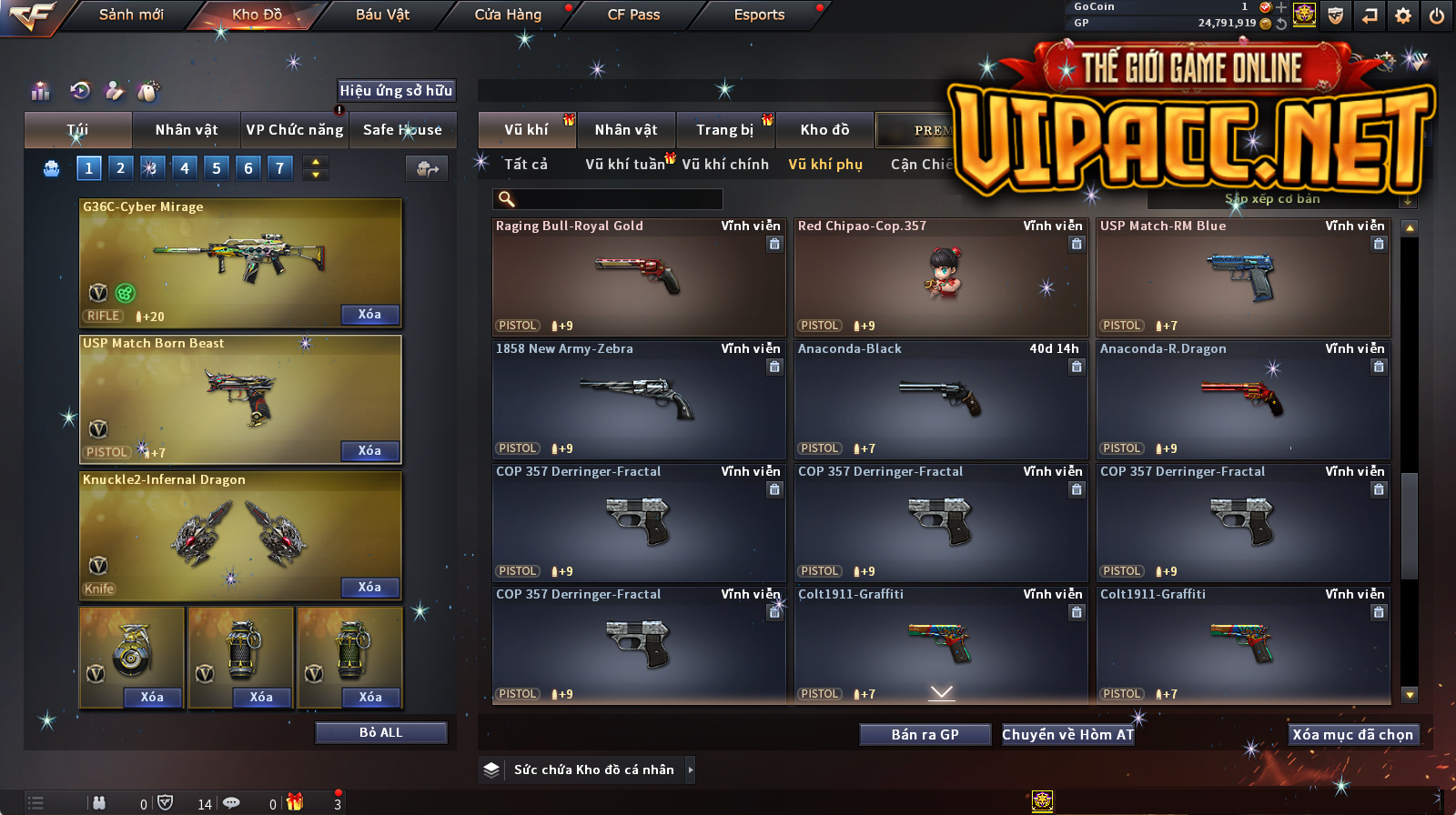Viewport: 1456px width, 815px height.
Task: Select the Raging Bull-Royal Gold pistol
Action: 638,277
